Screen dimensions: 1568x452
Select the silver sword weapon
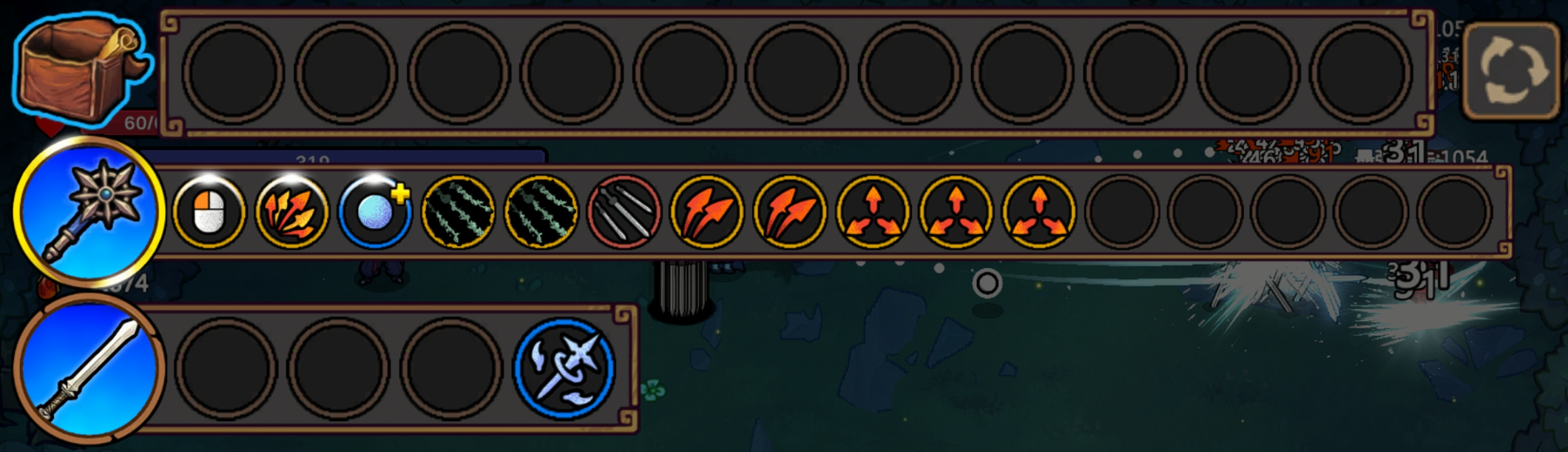(x=89, y=368)
